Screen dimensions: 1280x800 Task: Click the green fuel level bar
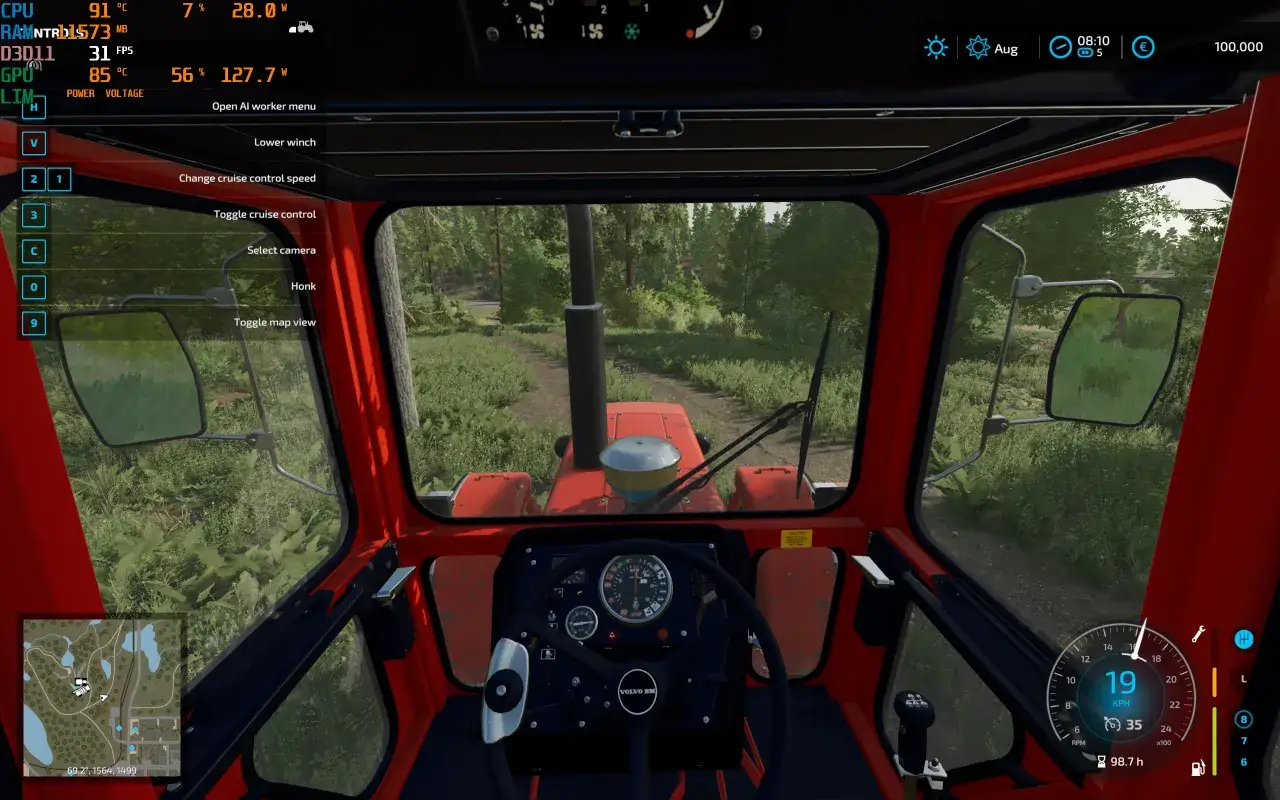pyautogui.click(x=1214, y=740)
